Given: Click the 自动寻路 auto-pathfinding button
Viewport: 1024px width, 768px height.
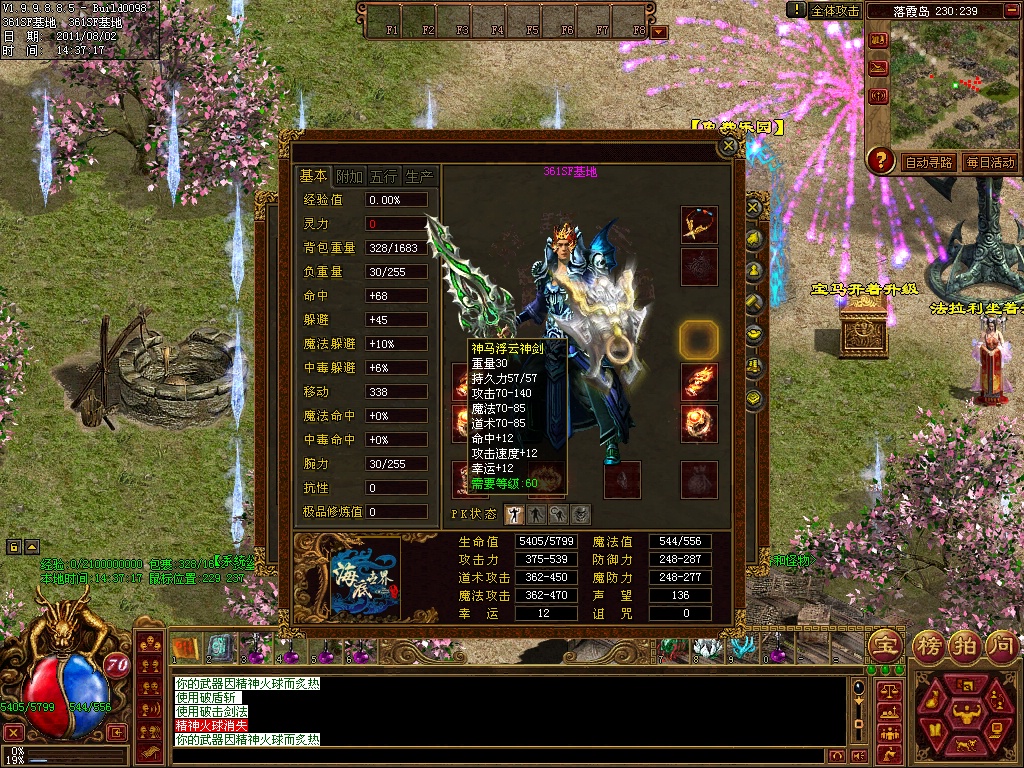Looking at the screenshot, I should pos(928,162).
